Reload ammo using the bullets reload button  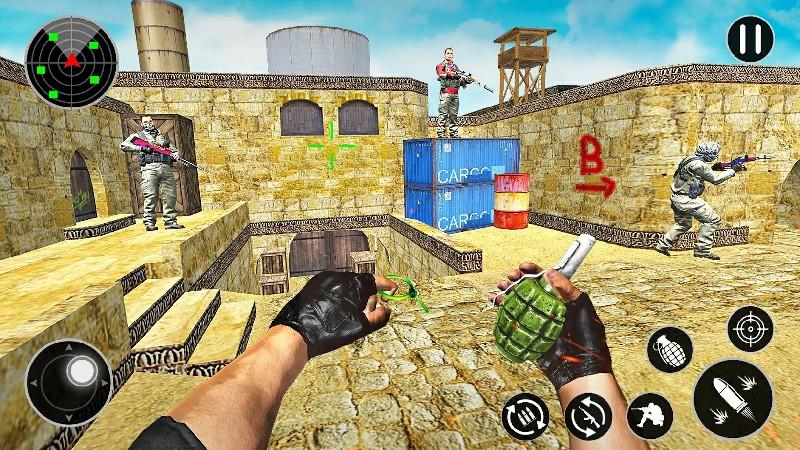(525, 416)
